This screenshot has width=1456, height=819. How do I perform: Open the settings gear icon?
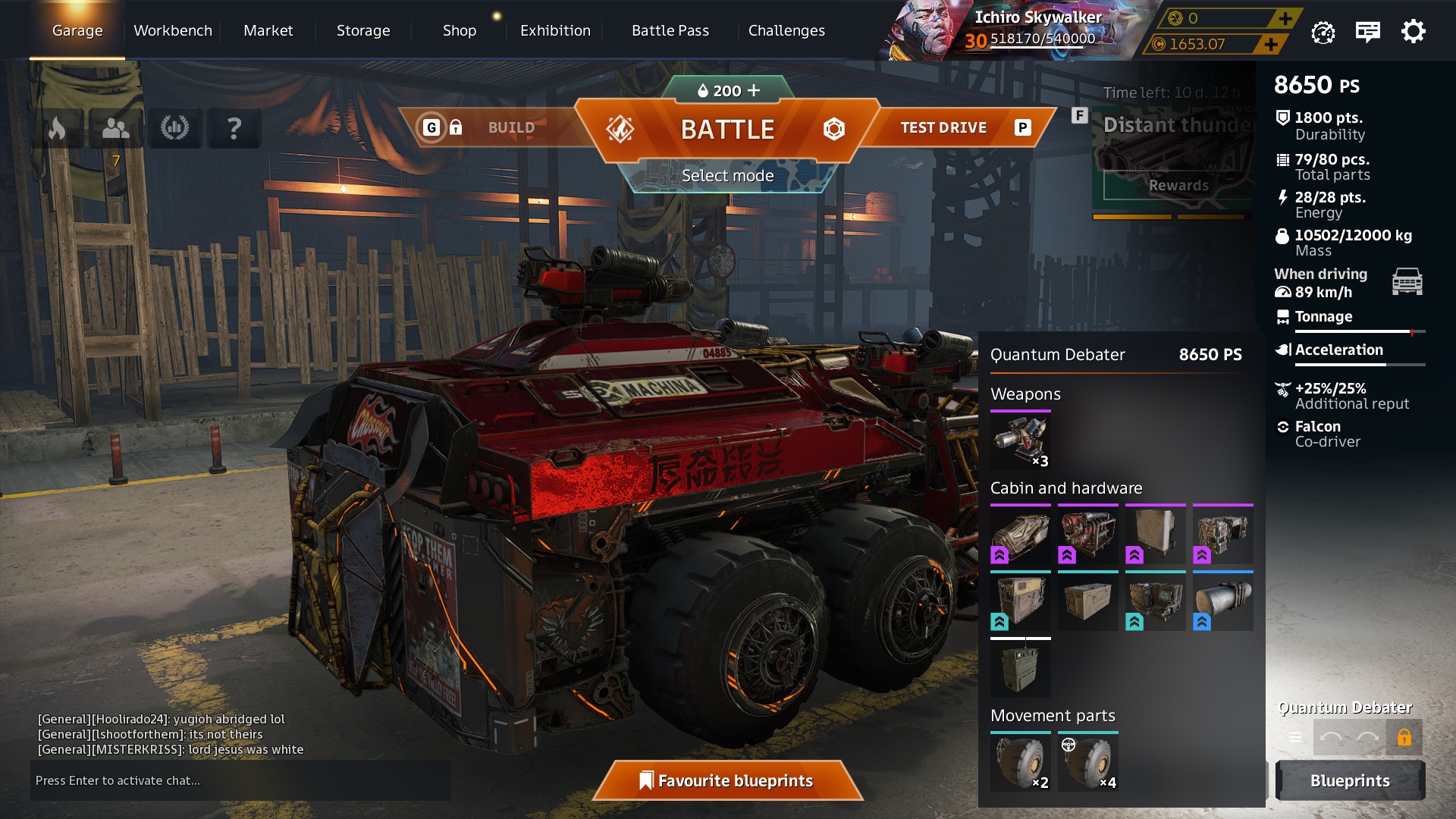(x=1413, y=32)
